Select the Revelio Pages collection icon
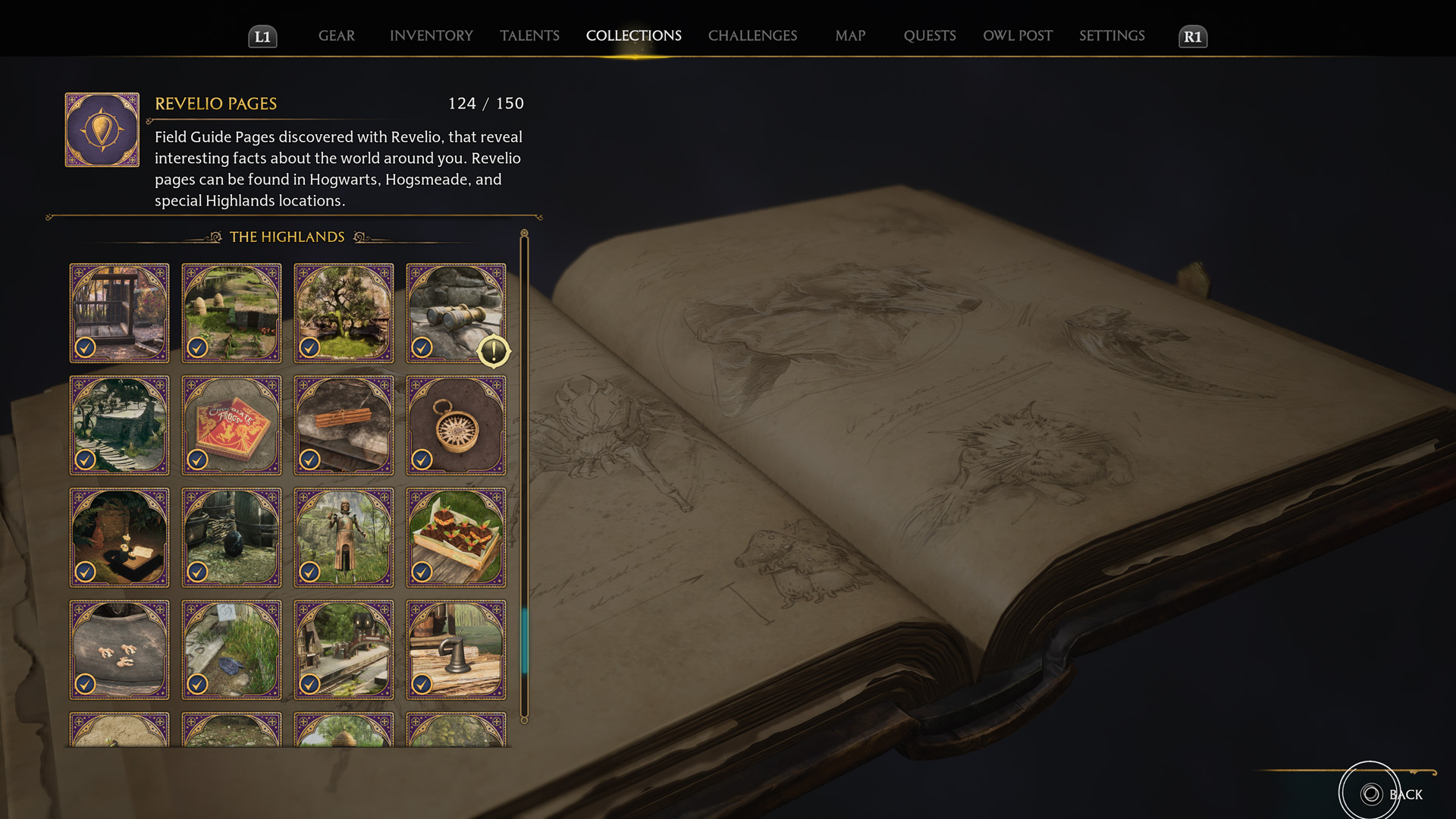Viewport: 1456px width, 819px height. pyautogui.click(x=101, y=129)
